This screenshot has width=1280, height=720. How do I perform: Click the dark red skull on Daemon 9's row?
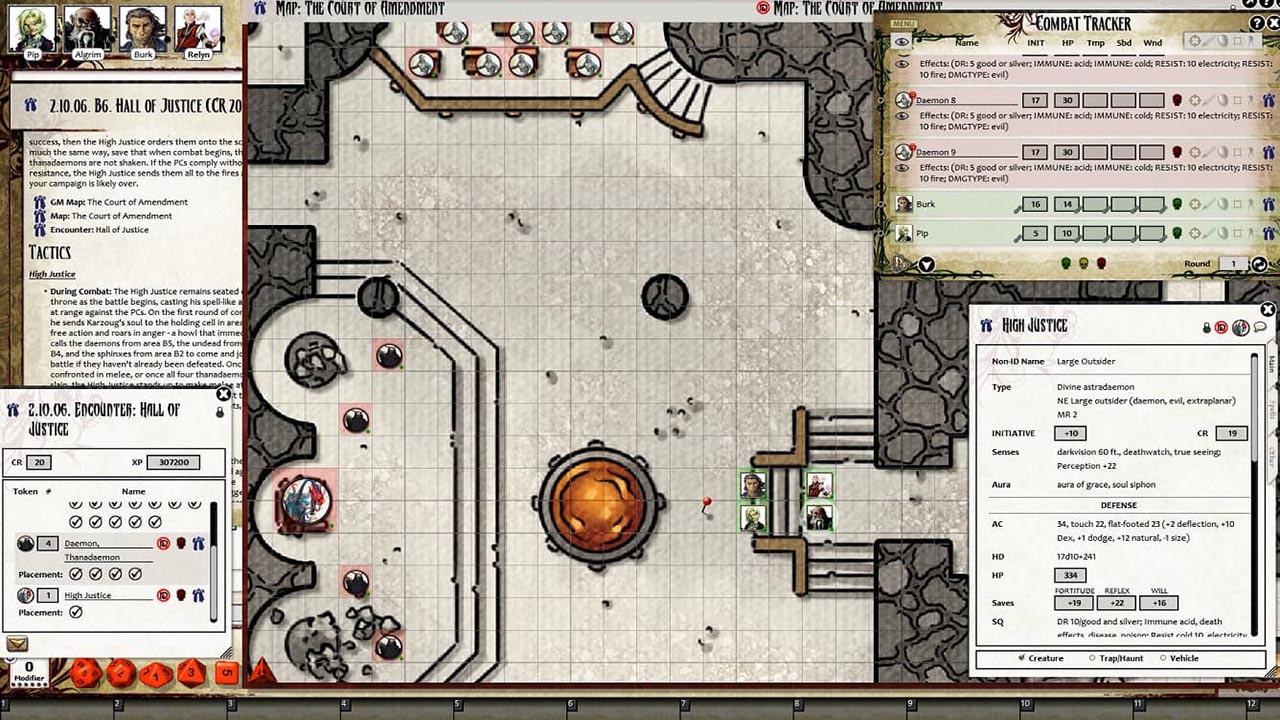point(1176,151)
